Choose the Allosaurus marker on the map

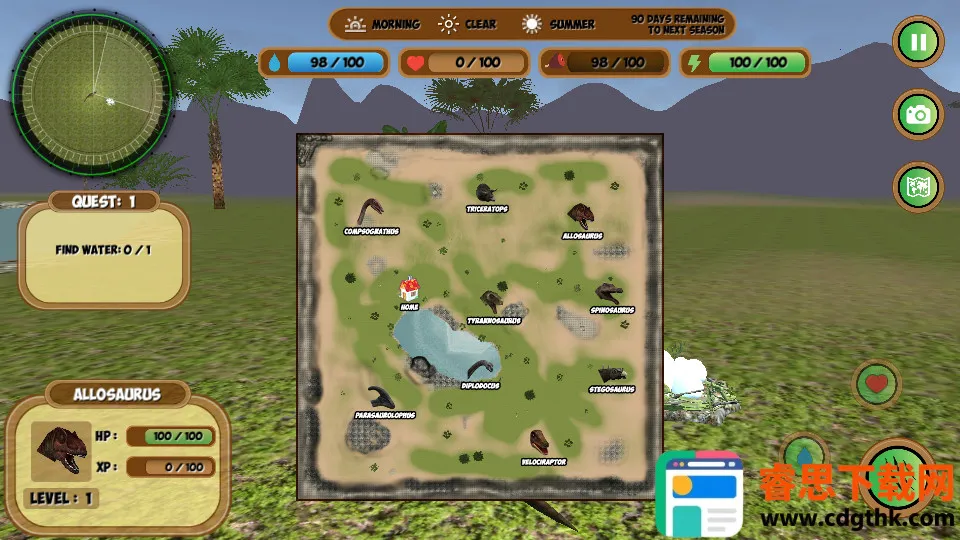tap(581, 217)
